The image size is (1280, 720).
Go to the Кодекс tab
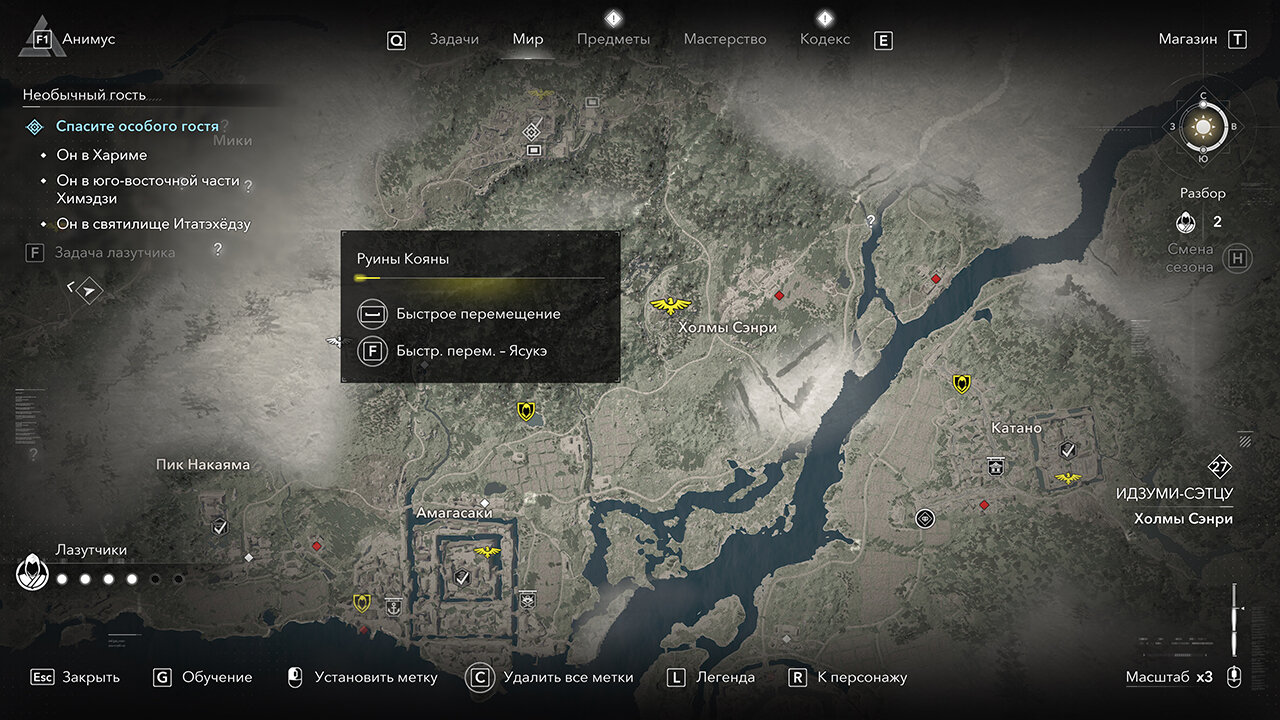pos(825,39)
